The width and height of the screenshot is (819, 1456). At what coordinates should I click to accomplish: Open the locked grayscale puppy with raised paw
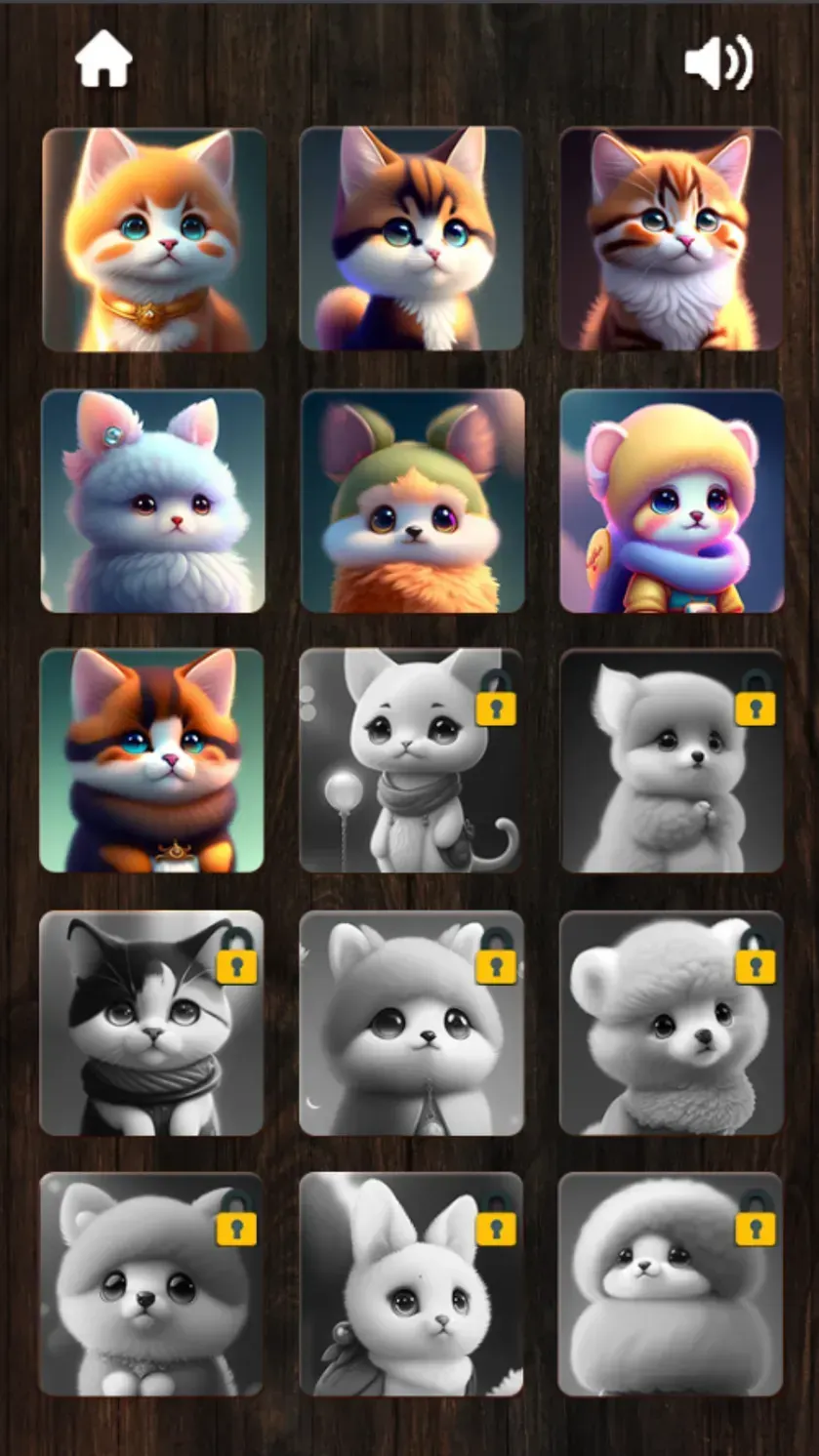[x=672, y=760]
